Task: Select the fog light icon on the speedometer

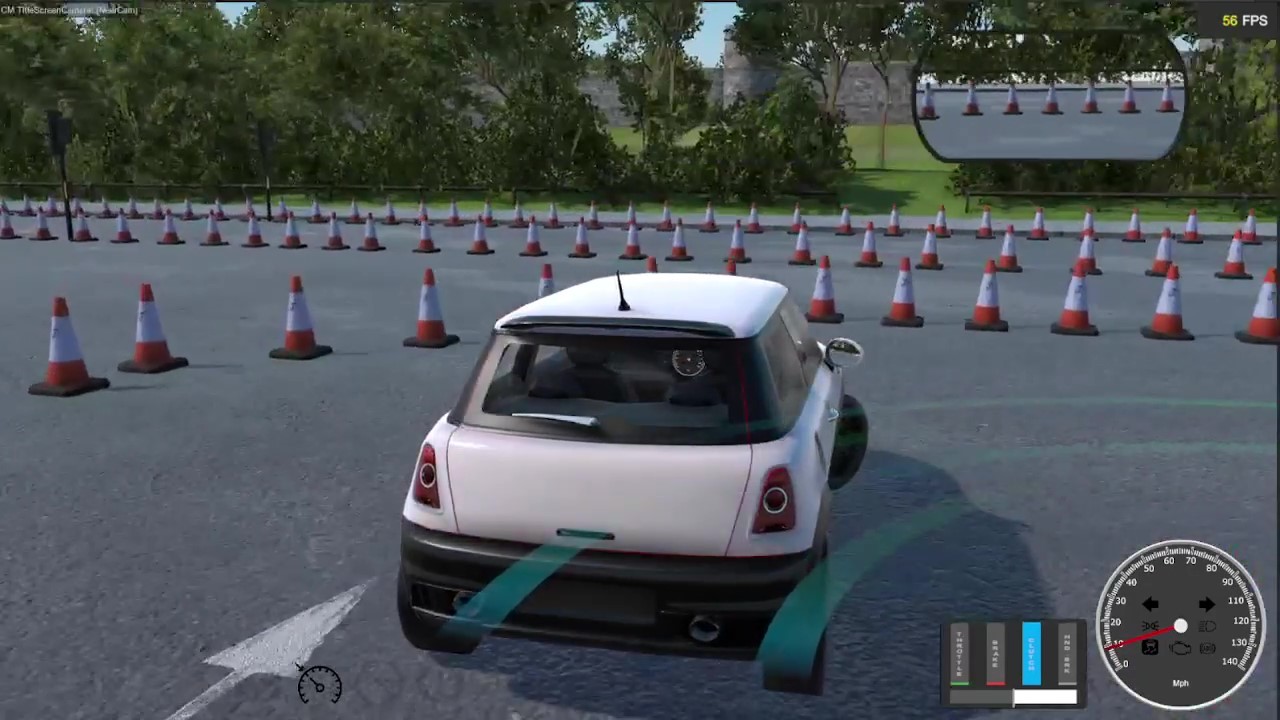Action: coord(1150,625)
